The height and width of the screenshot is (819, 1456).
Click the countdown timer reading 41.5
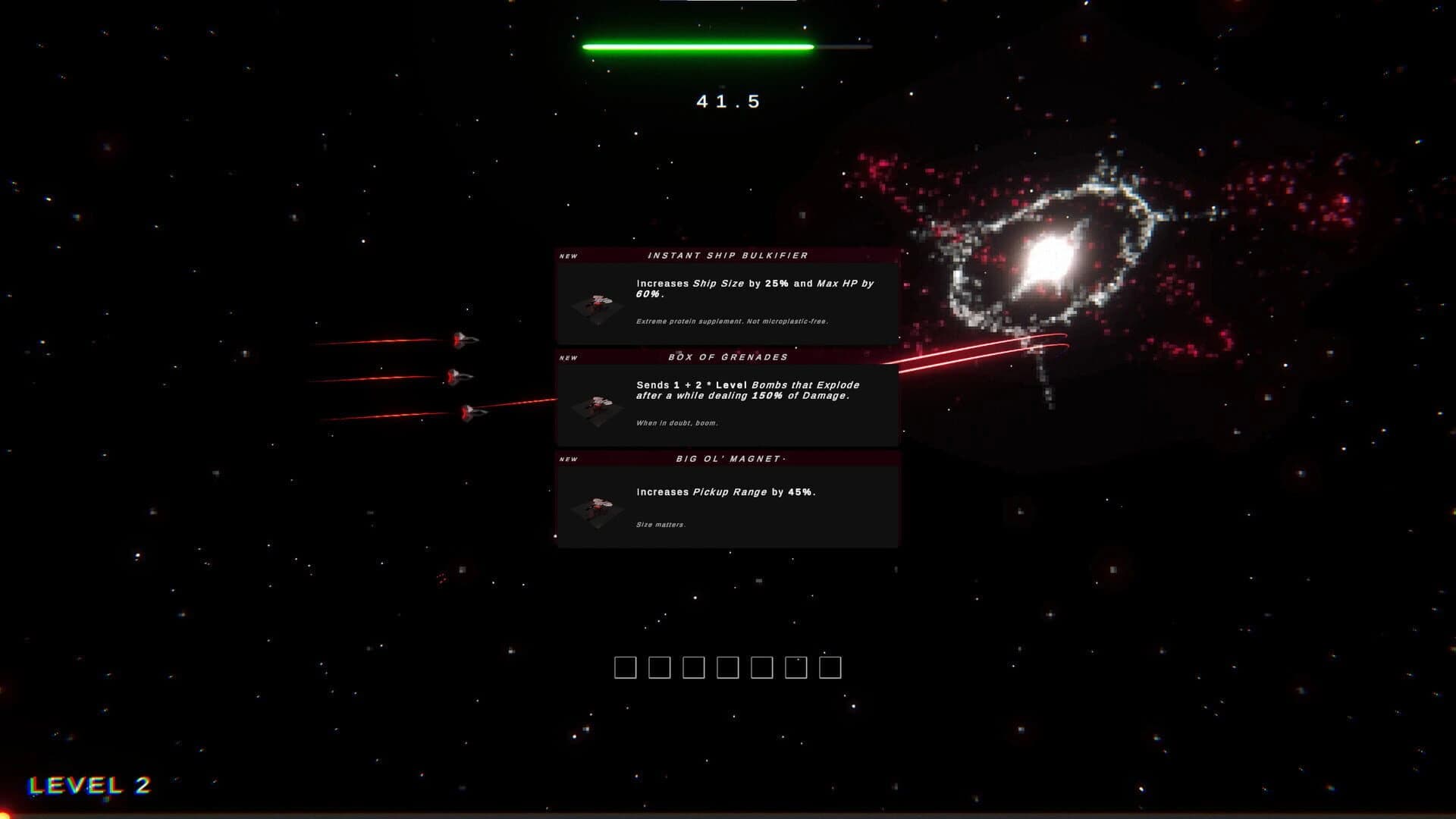pyautogui.click(x=726, y=100)
